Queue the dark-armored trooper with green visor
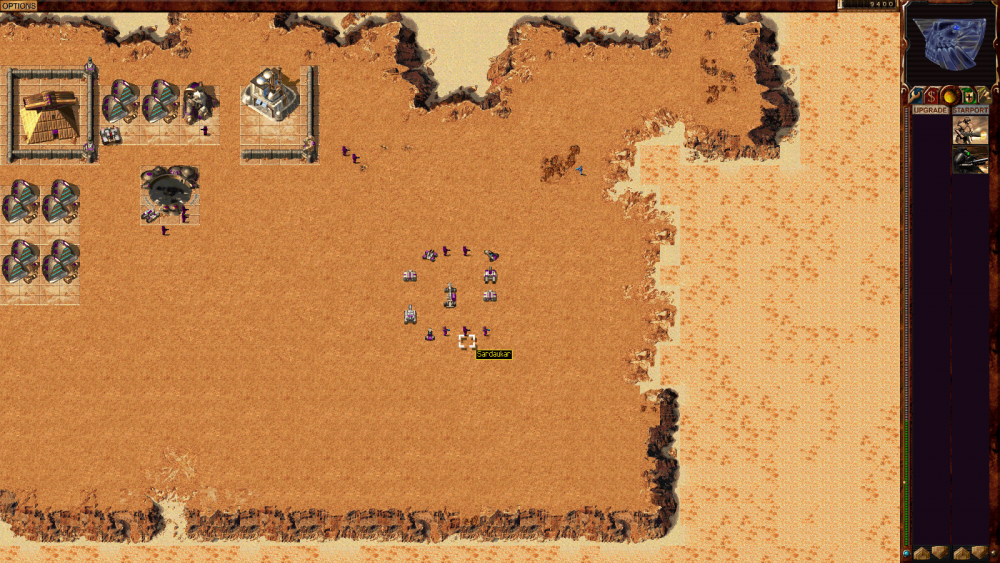 point(970,160)
